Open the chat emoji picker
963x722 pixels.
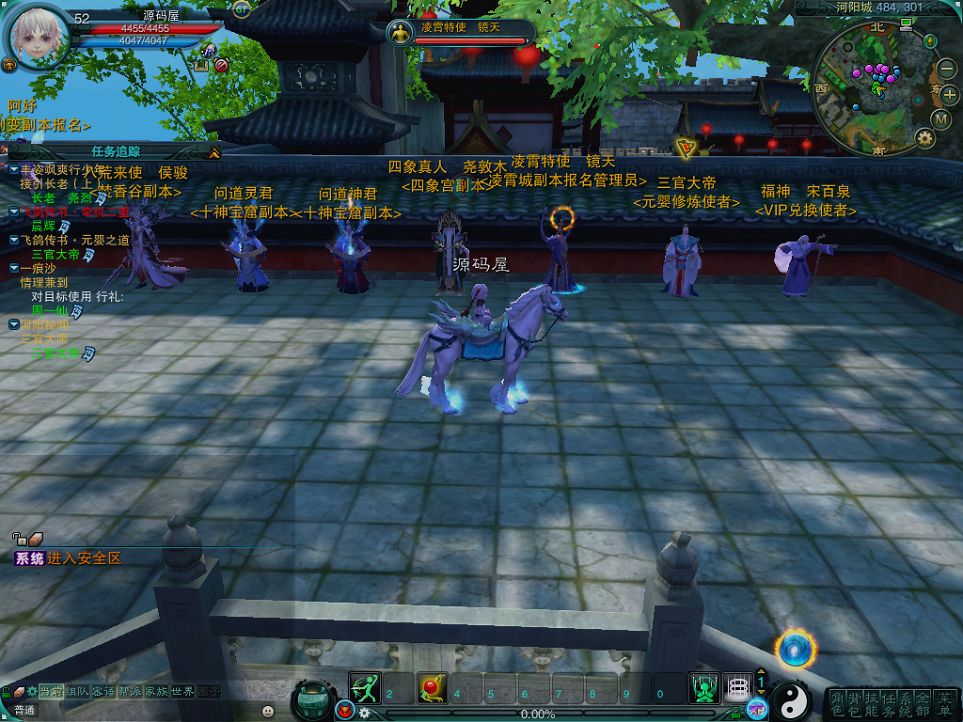268,710
